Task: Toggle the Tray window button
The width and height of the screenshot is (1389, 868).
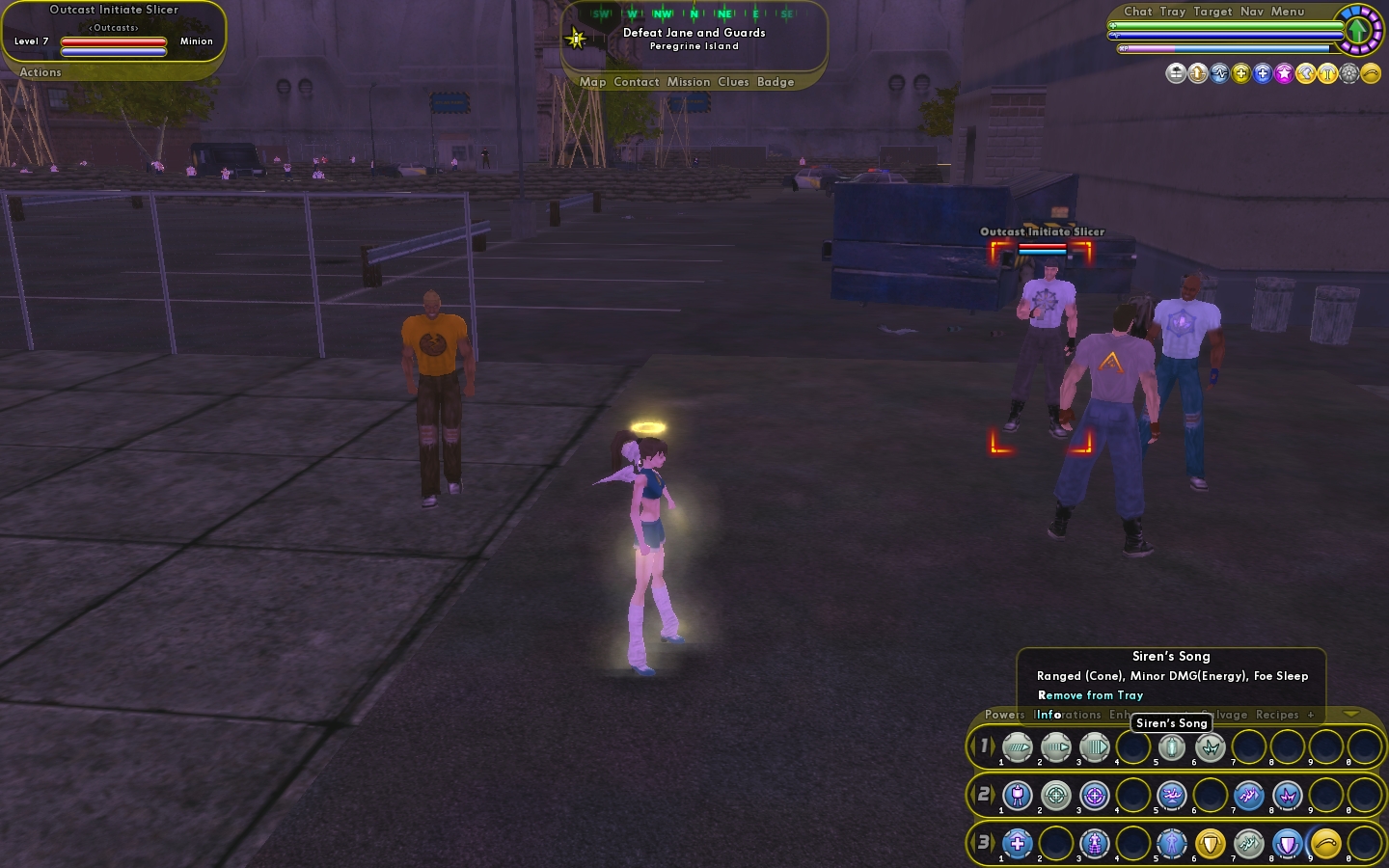Action: pyautogui.click(x=1173, y=12)
